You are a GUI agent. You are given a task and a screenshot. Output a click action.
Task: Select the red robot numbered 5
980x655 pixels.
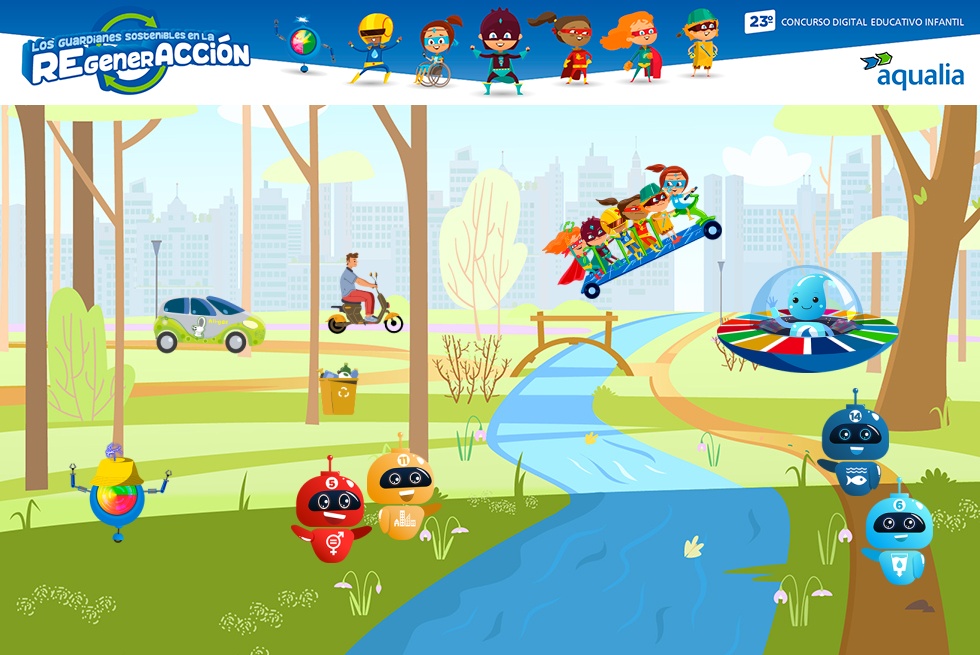[x=330, y=510]
